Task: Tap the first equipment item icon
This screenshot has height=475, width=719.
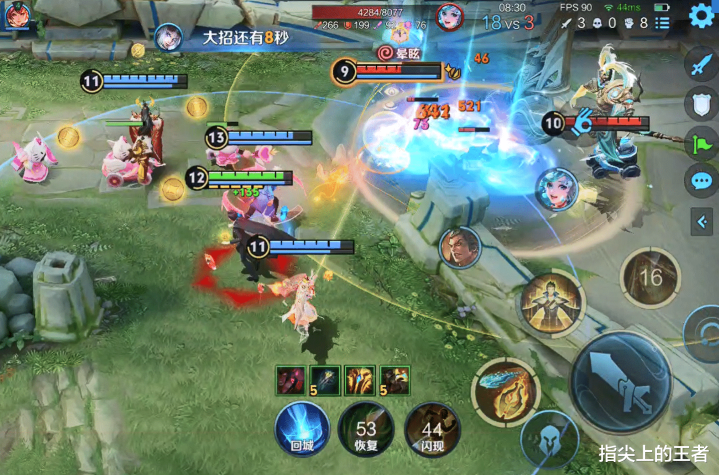Action: tap(291, 380)
